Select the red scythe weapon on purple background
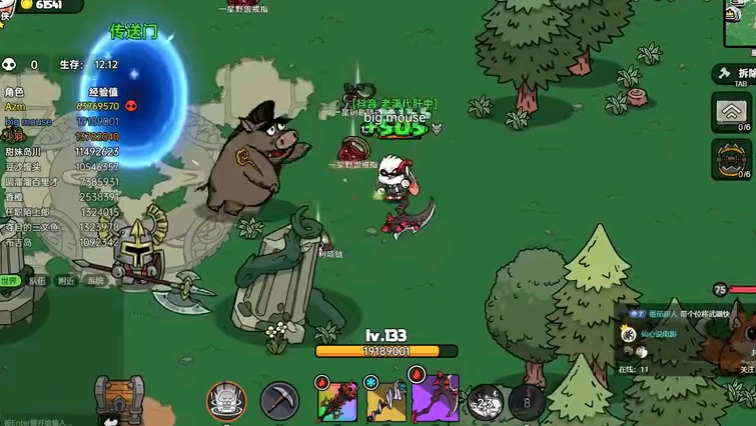Screen dimensions: 756x426 tap(436, 399)
